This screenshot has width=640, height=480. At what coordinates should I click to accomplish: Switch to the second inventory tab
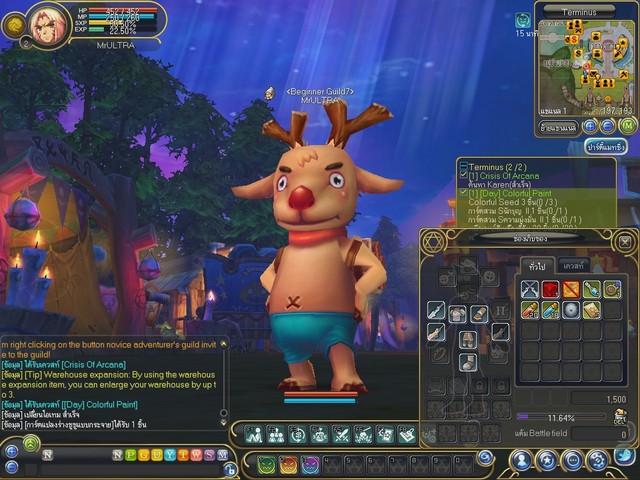(574, 265)
